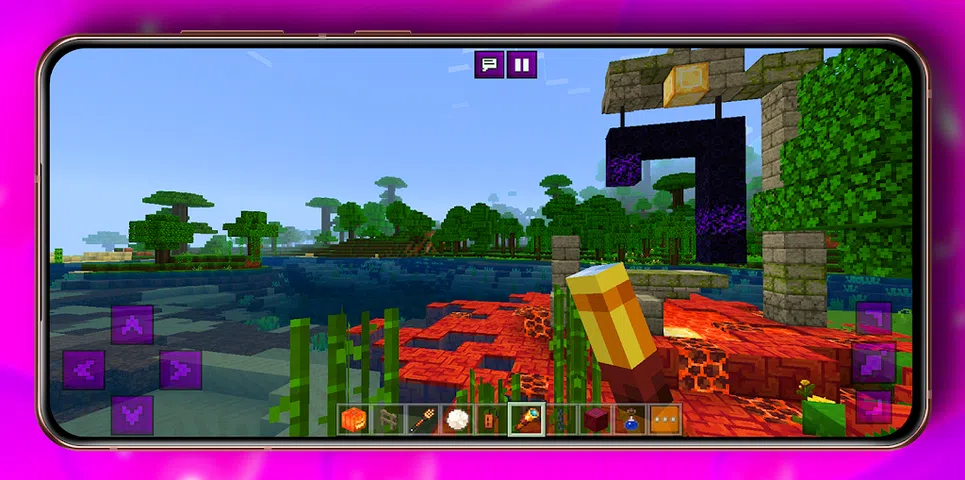Tap the move left arrow
Image resolution: width=965 pixels, height=480 pixels.
click(83, 370)
